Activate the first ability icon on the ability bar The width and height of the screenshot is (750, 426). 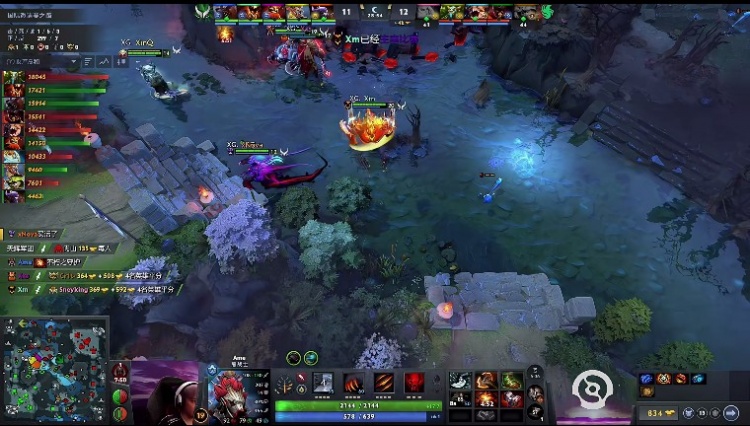coord(324,382)
